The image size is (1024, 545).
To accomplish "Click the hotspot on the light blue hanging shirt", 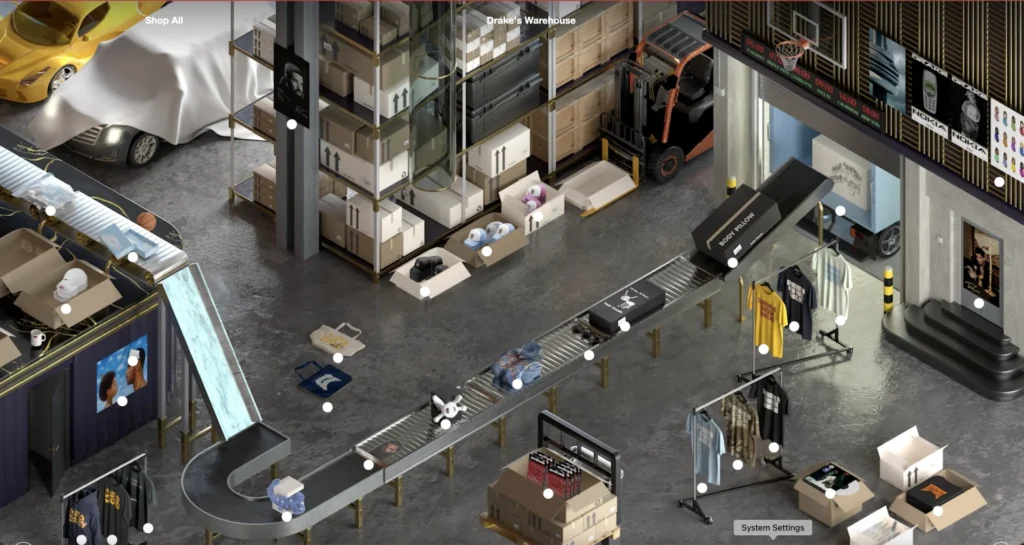I will [x=702, y=488].
